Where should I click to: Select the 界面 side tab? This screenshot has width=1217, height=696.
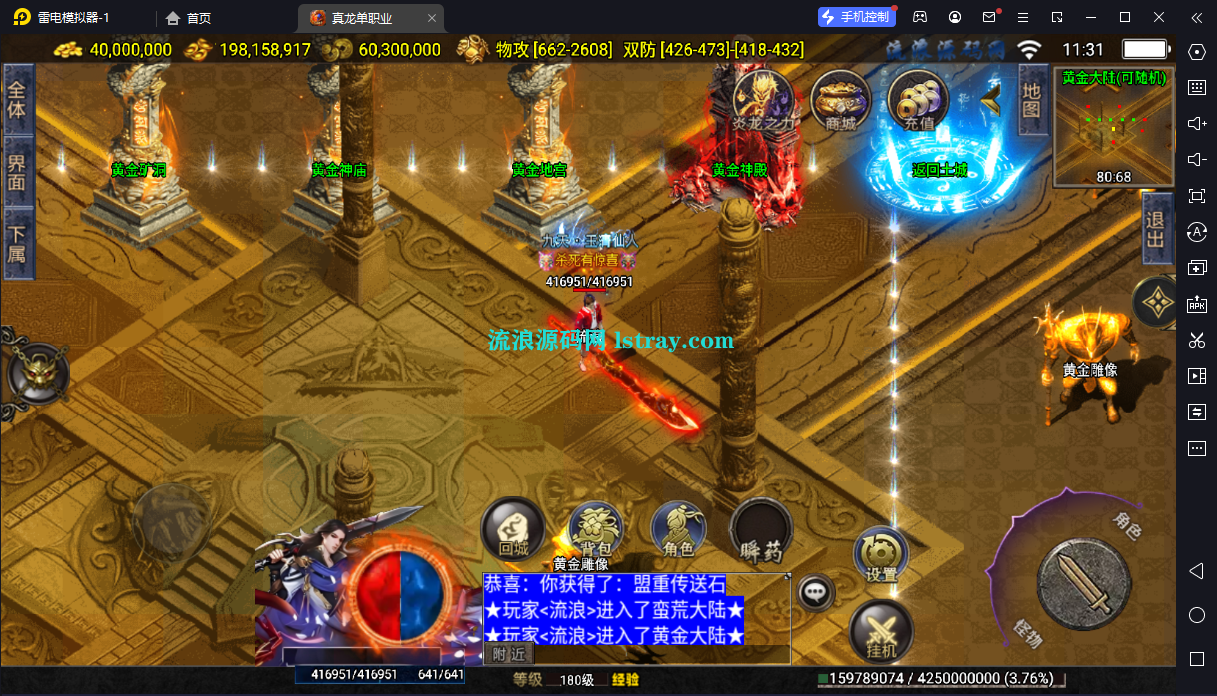(x=17, y=171)
